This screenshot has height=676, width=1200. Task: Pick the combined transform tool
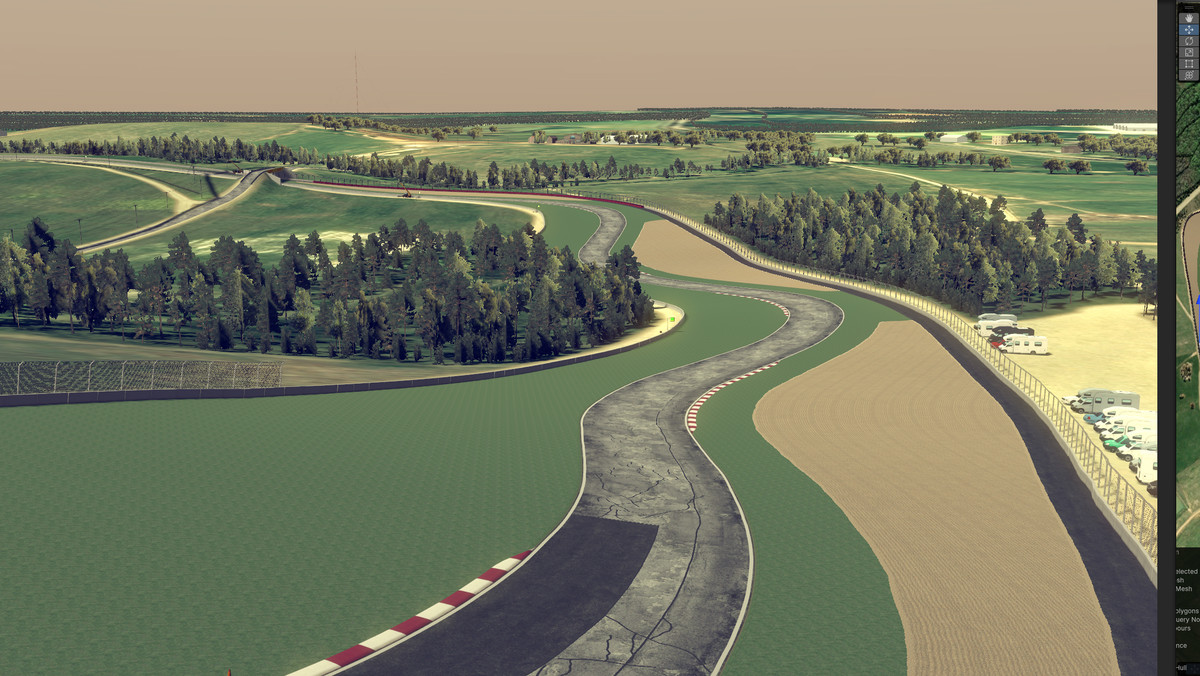pyautogui.click(x=1189, y=75)
